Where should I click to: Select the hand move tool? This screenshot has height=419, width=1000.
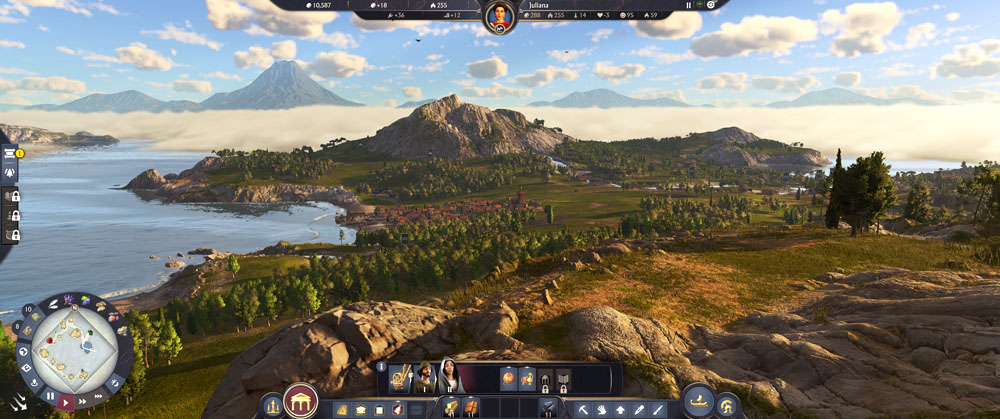coord(602,409)
